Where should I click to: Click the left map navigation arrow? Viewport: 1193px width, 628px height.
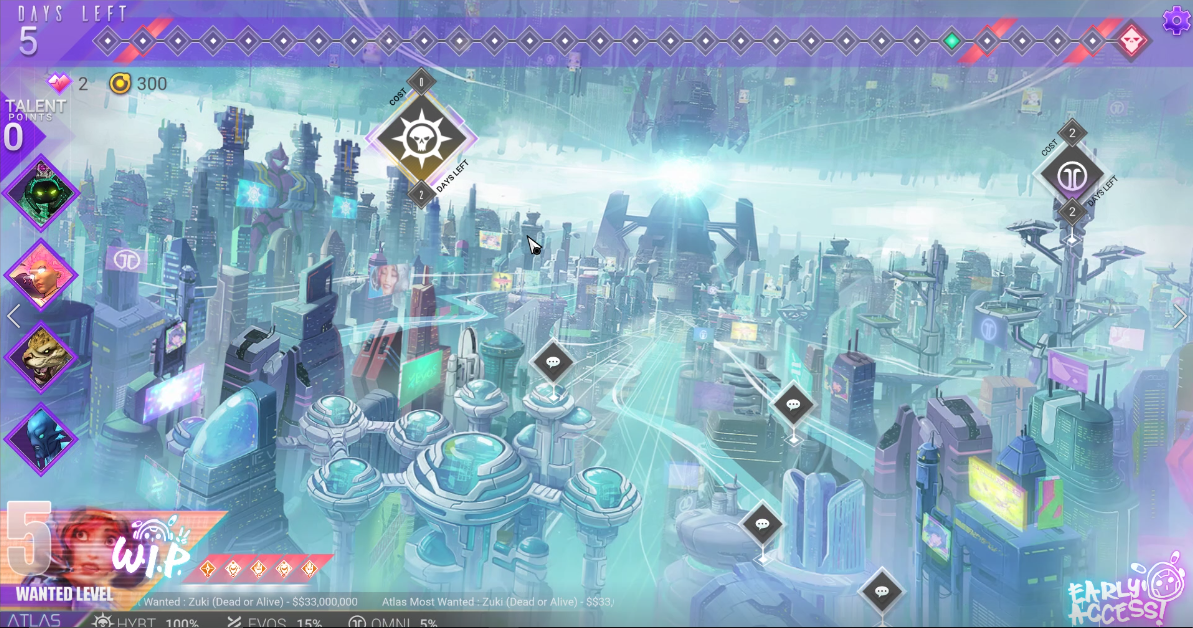14,317
